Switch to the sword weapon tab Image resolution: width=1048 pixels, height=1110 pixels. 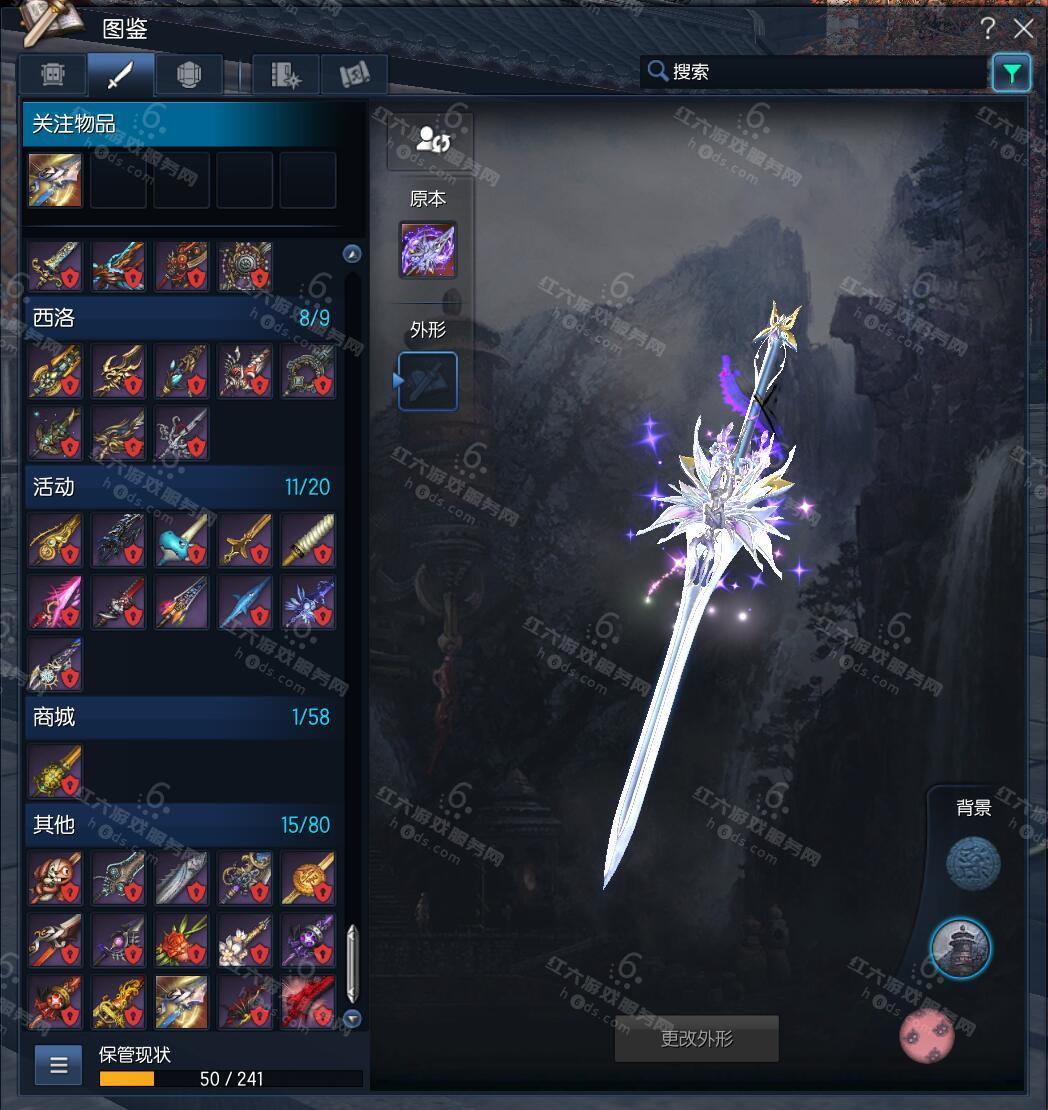(121, 74)
